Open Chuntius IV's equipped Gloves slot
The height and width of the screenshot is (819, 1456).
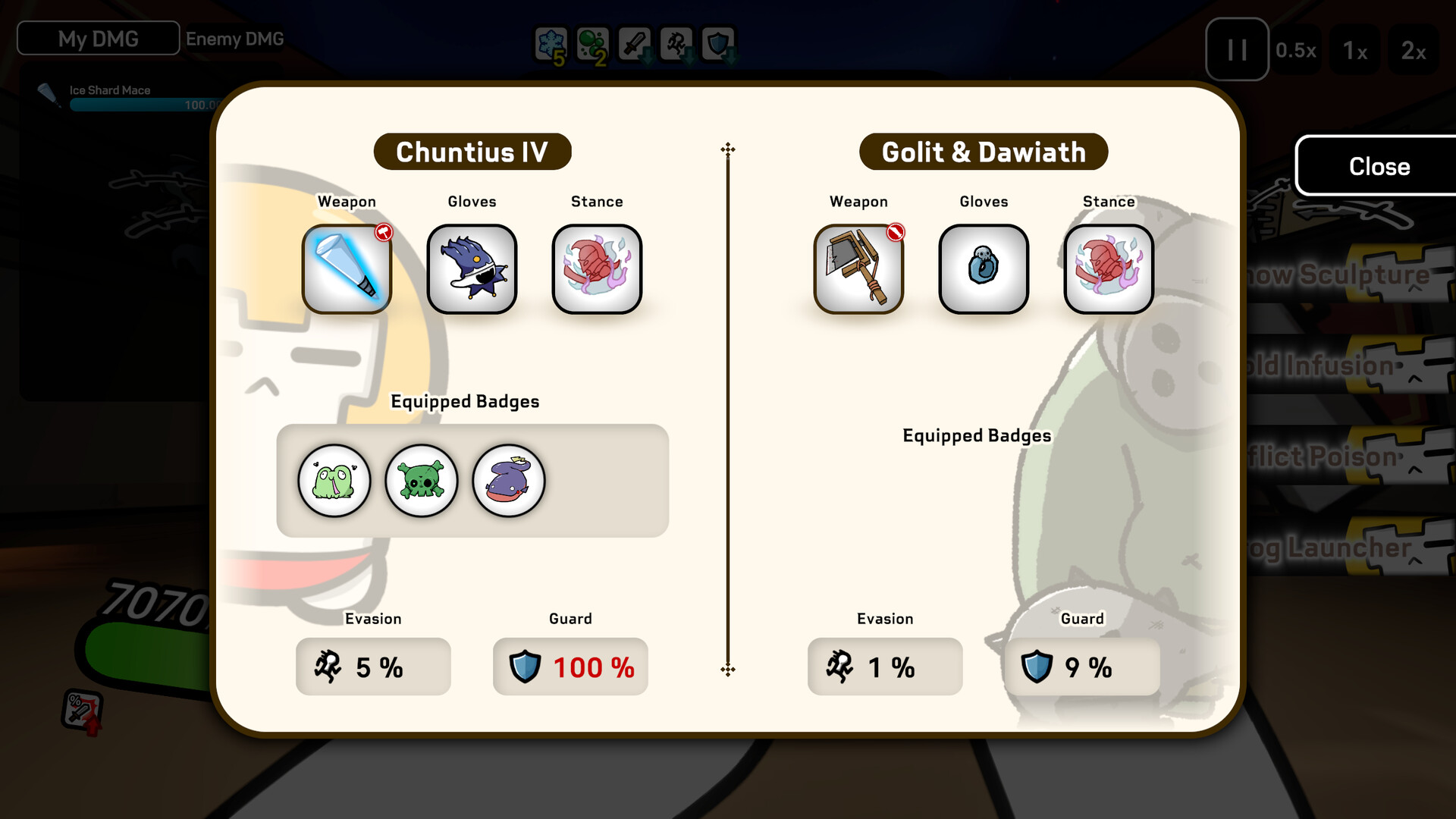[472, 269]
